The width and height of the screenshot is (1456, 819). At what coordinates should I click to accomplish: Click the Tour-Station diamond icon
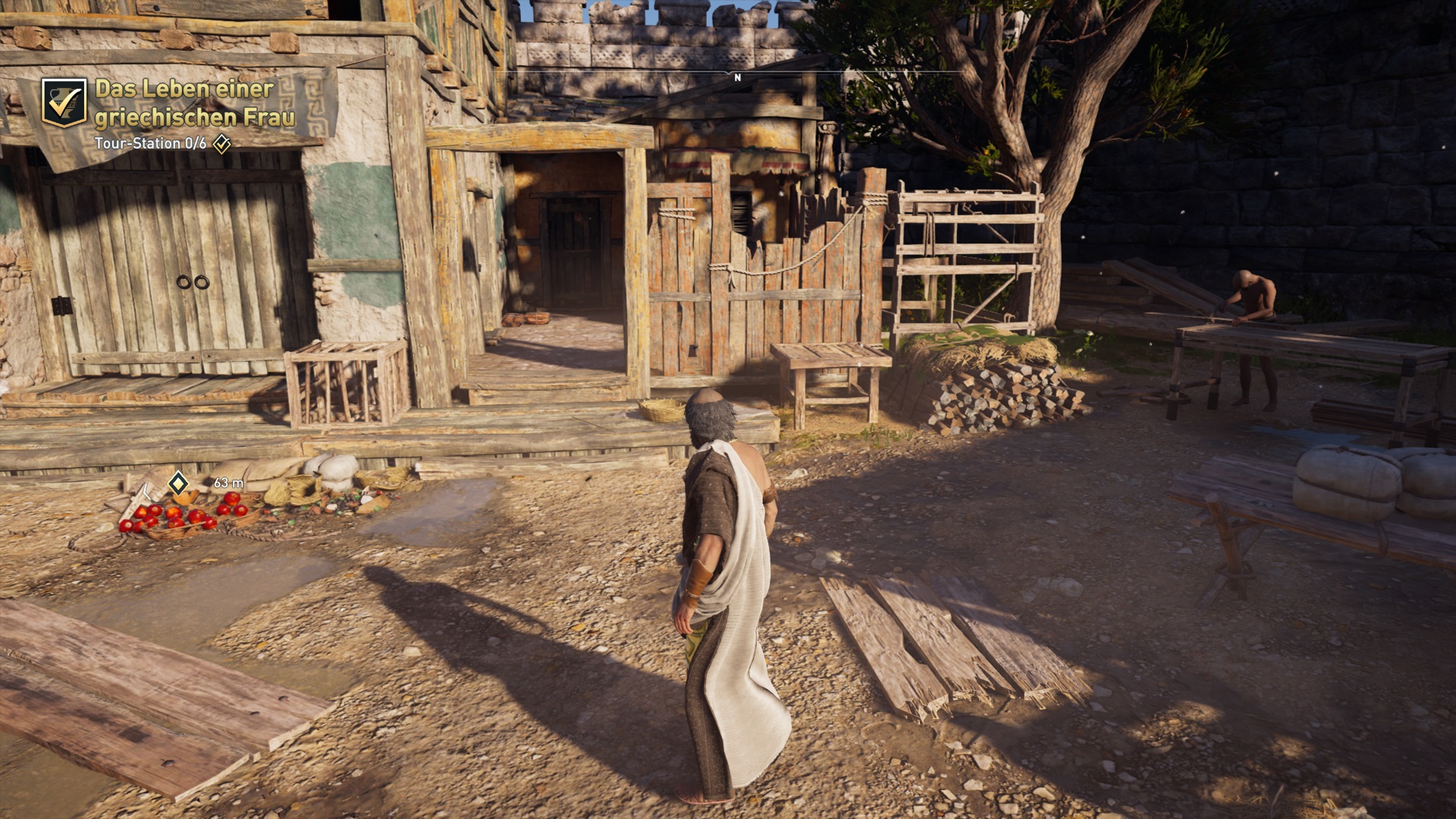[221, 143]
